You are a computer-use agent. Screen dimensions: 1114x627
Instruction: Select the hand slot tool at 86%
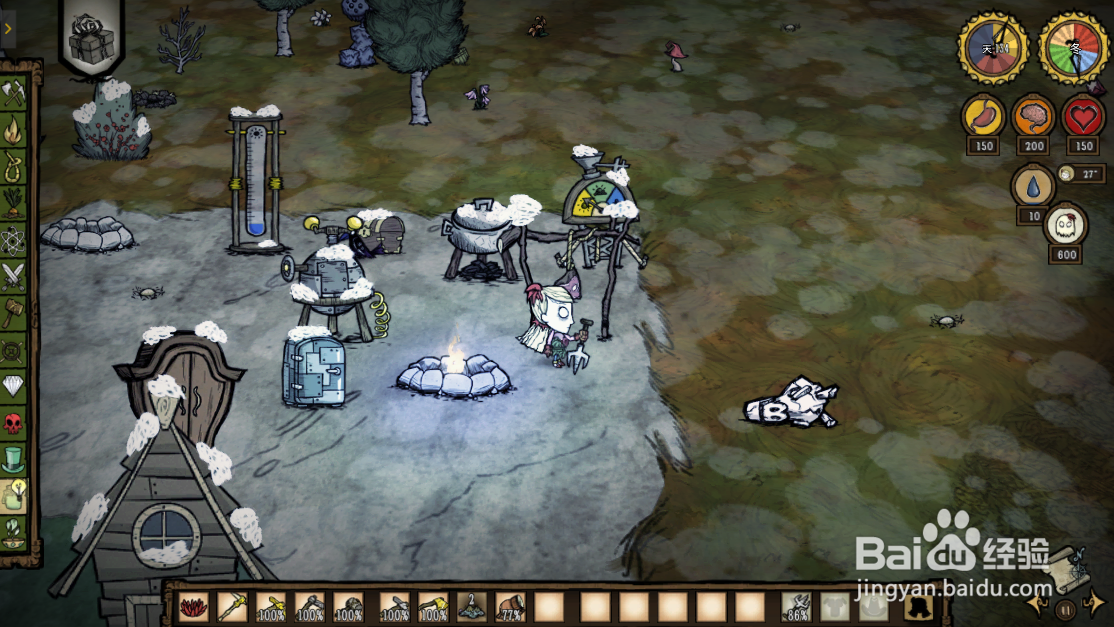coord(797,606)
